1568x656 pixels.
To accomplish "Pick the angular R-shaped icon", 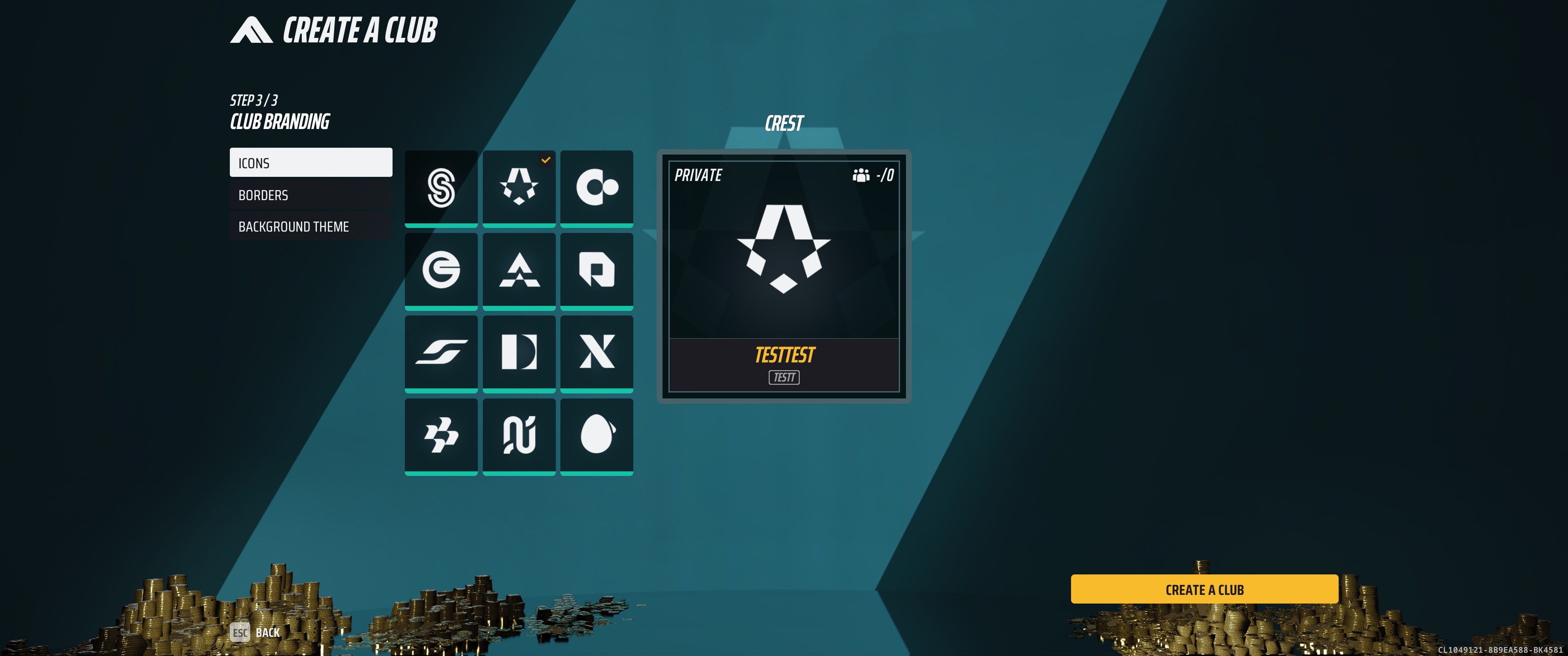I will tap(596, 269).
